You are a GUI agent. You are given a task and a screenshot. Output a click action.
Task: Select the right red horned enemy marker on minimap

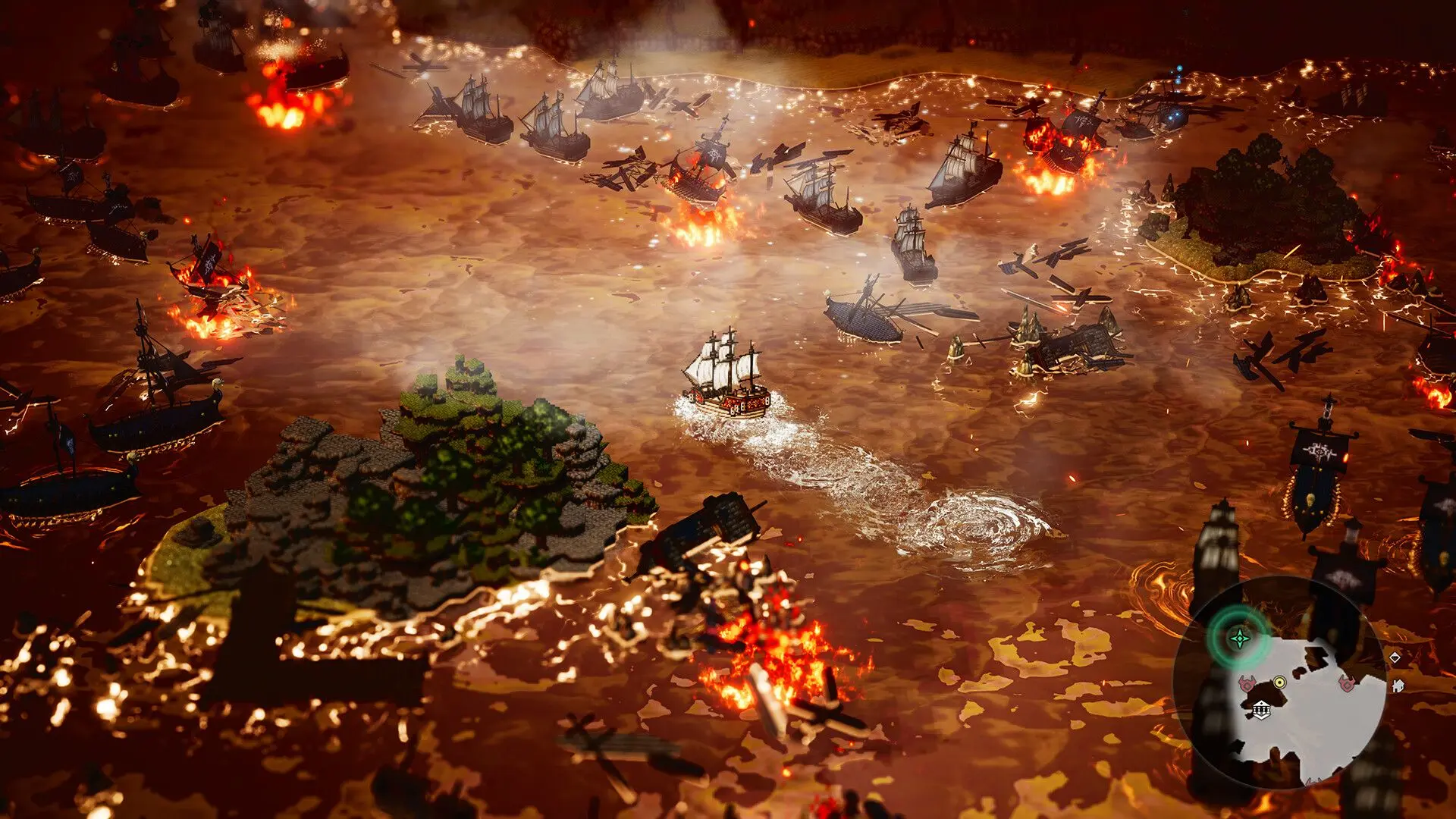[1347, 683]
